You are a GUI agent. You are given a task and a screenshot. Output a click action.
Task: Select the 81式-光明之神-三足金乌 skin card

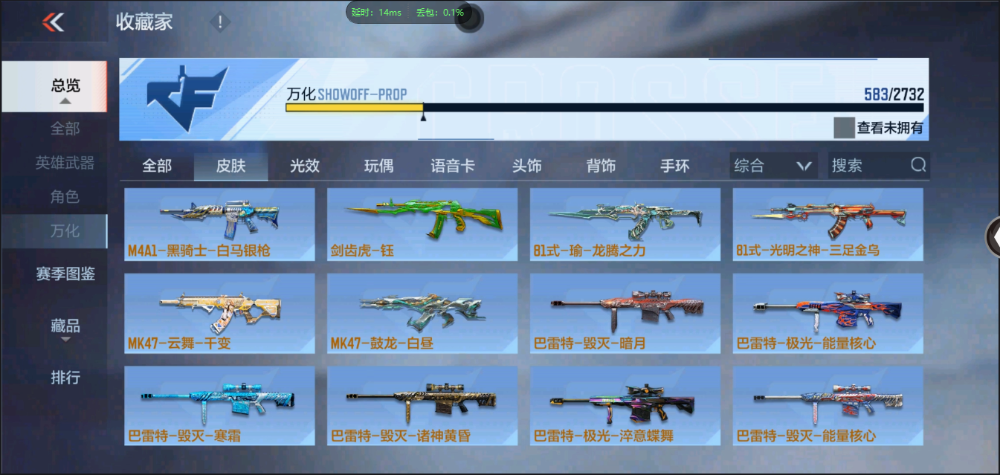pyautogui.click(x=827, y=224)
